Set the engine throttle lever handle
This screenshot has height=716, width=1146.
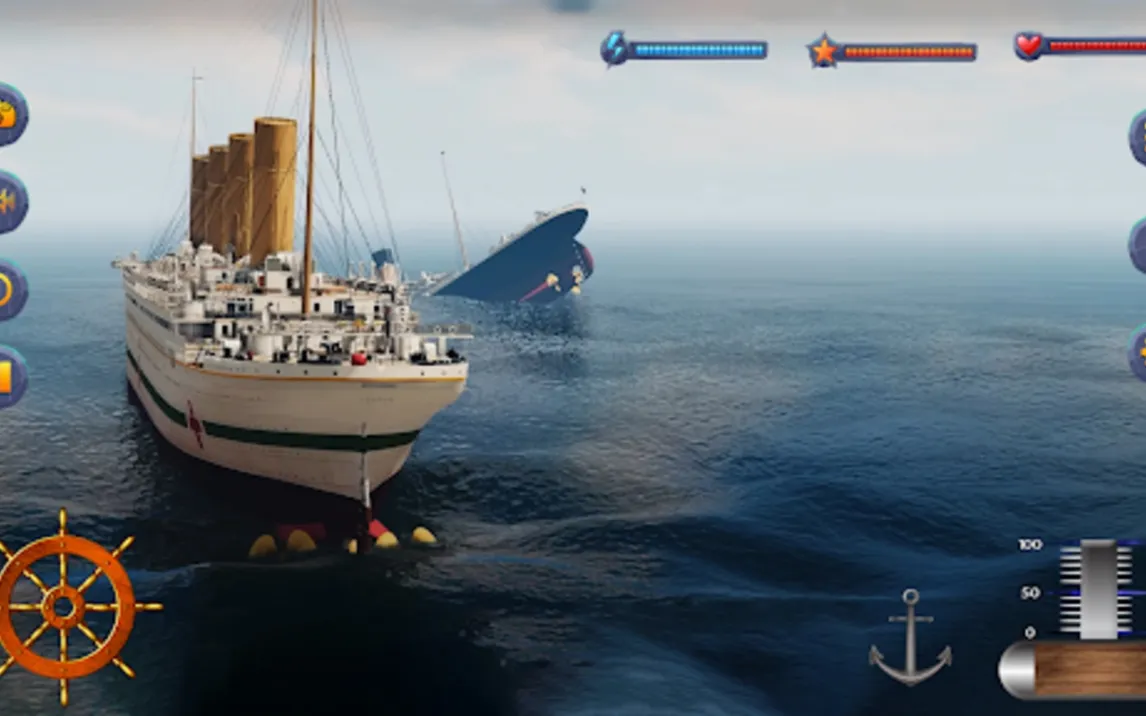point(1098,590)
